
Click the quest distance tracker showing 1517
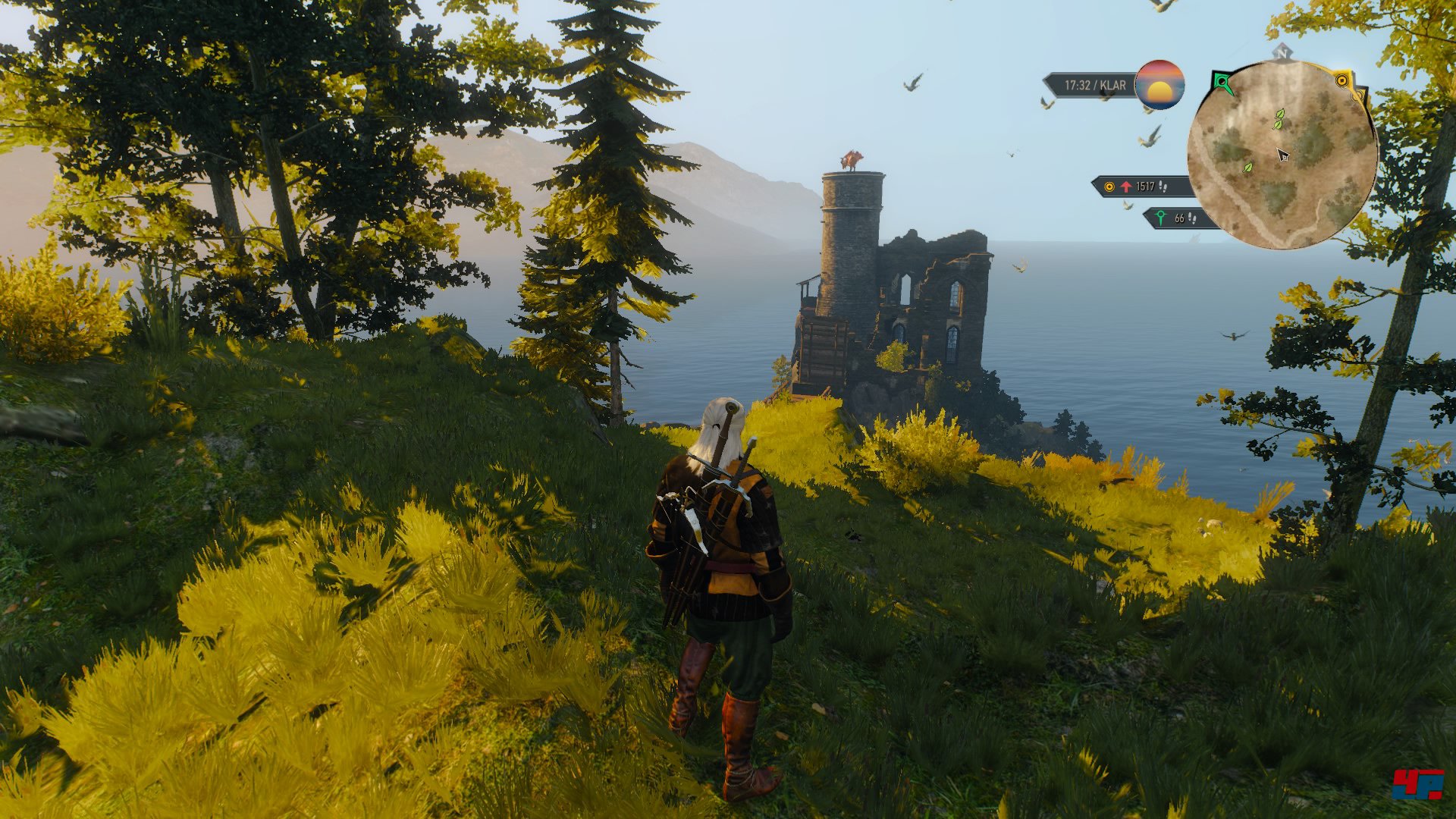[x=1137, y=187]
